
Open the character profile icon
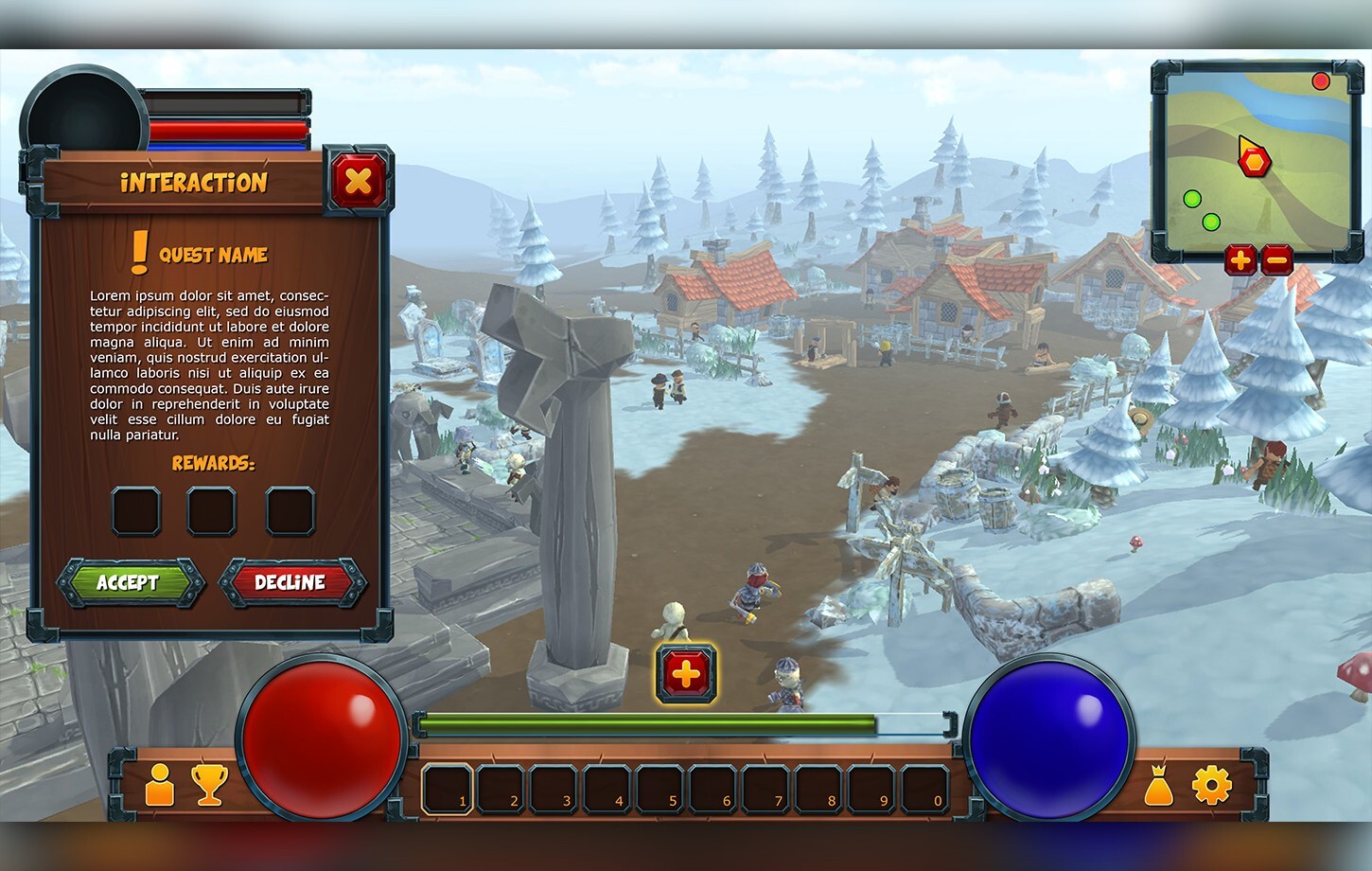[159, 784]
